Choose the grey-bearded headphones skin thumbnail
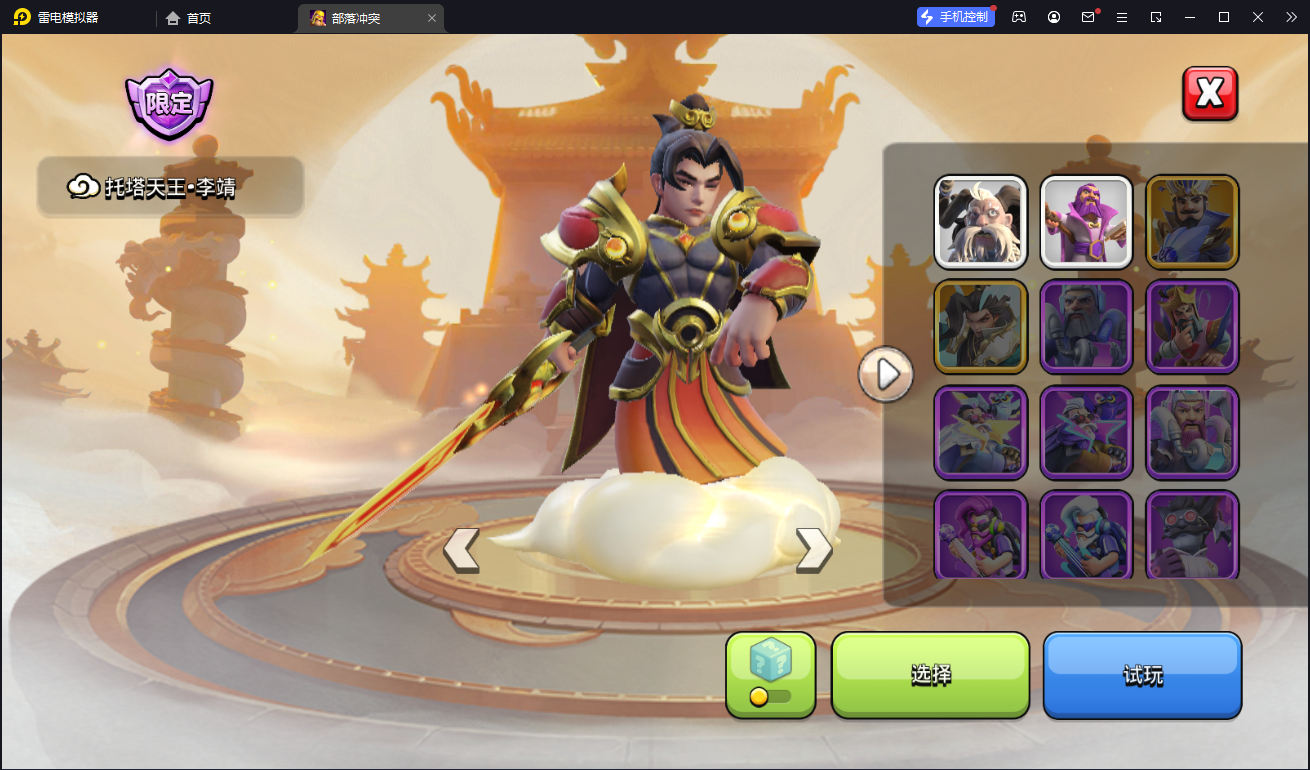 click(1086, 326)
